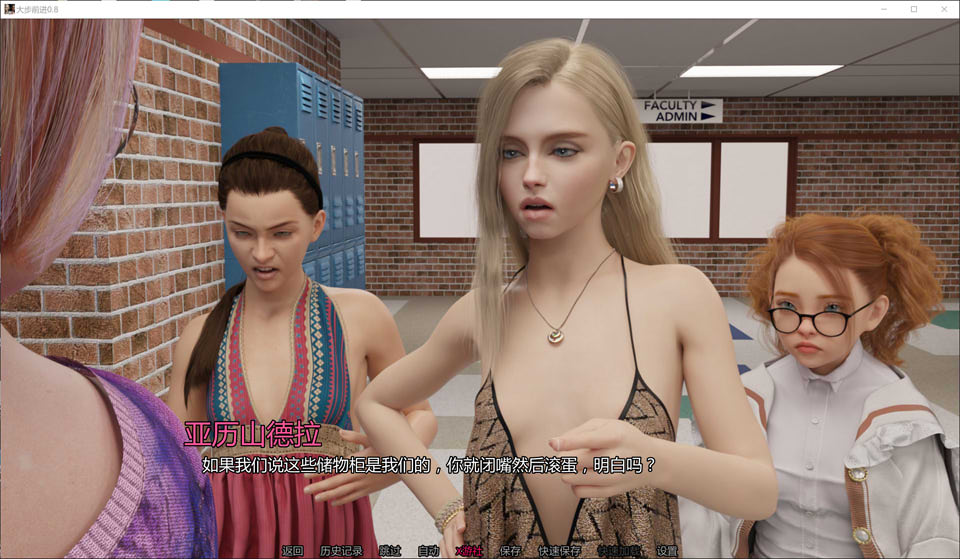Screen dimensions: 960x559
Task: Go back with the 返回 button
Action: (x=292, y=550)
